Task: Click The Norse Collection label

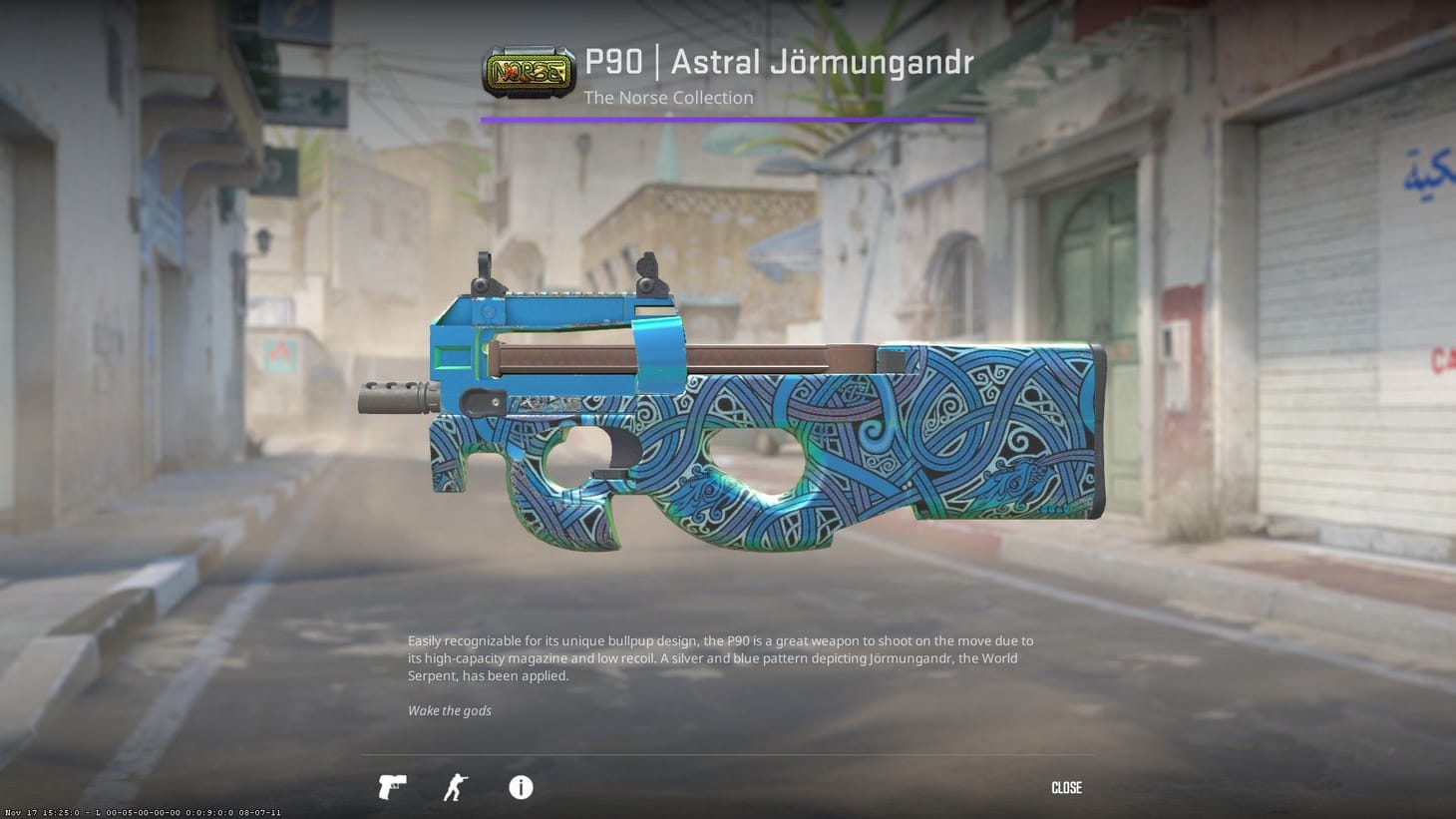Action: click(668, 97)
